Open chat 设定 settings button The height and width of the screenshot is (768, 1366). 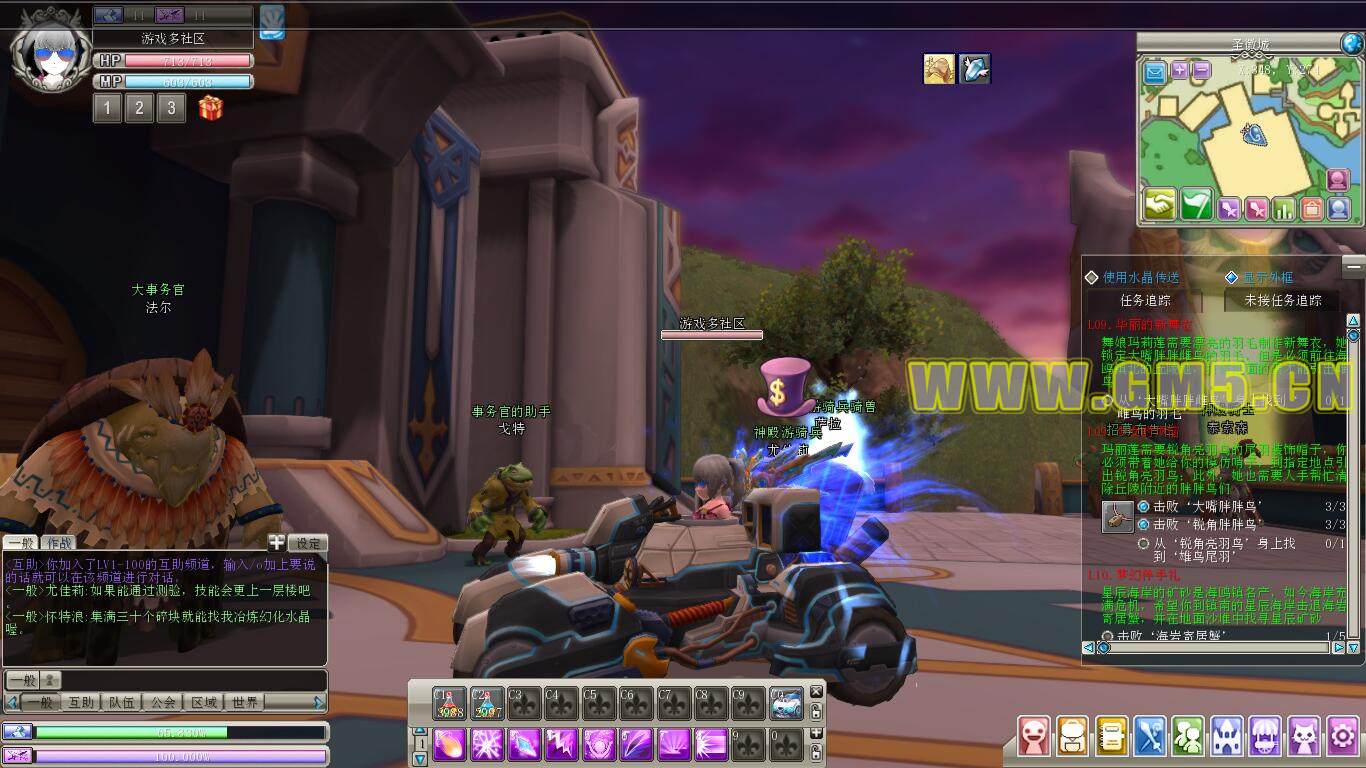pyautogui.click(x=308, y=543)
